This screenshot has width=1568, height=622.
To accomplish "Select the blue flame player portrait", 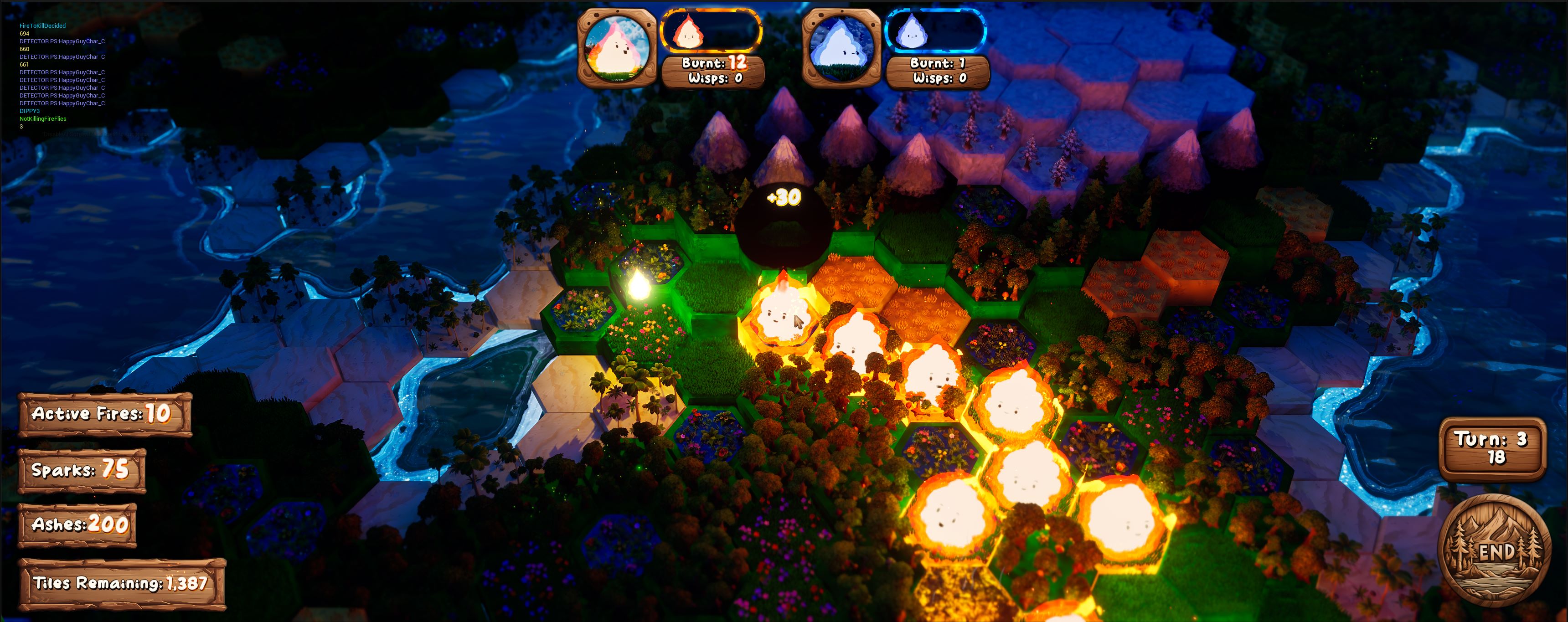I will (x=841, y=47).
